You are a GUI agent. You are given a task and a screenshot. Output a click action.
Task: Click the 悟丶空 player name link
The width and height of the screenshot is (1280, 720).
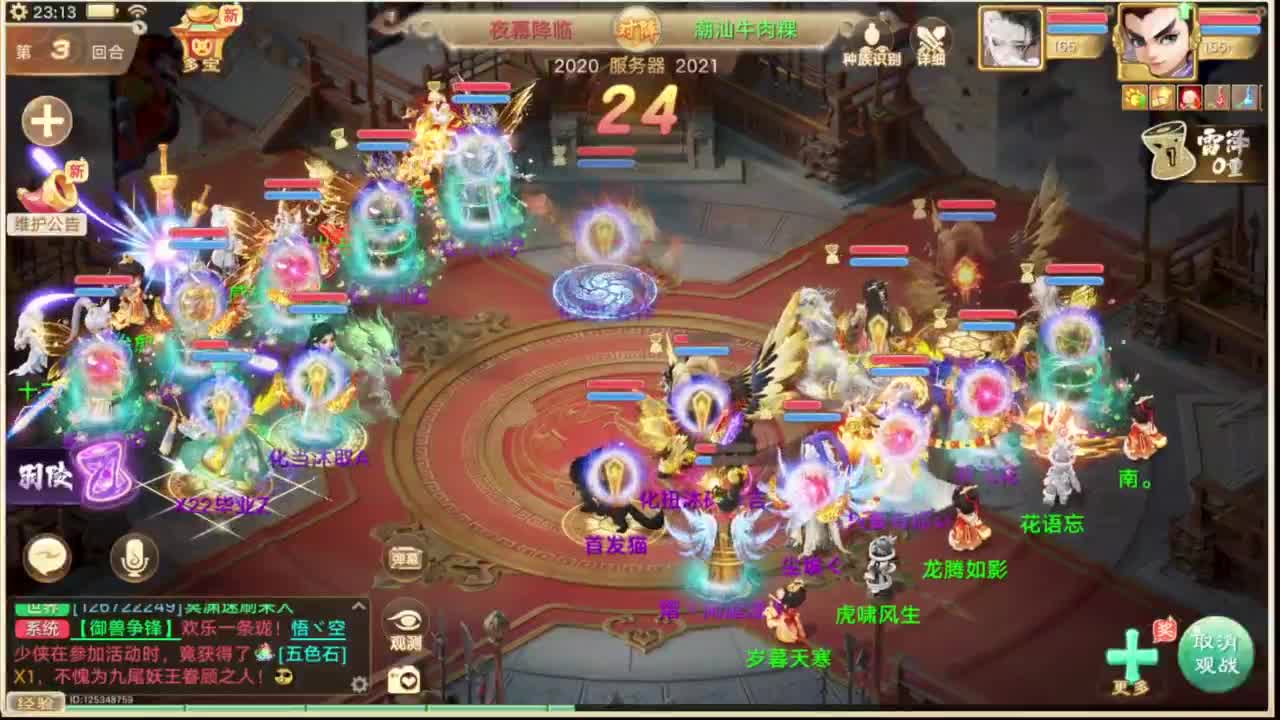[x=316, y=630]
